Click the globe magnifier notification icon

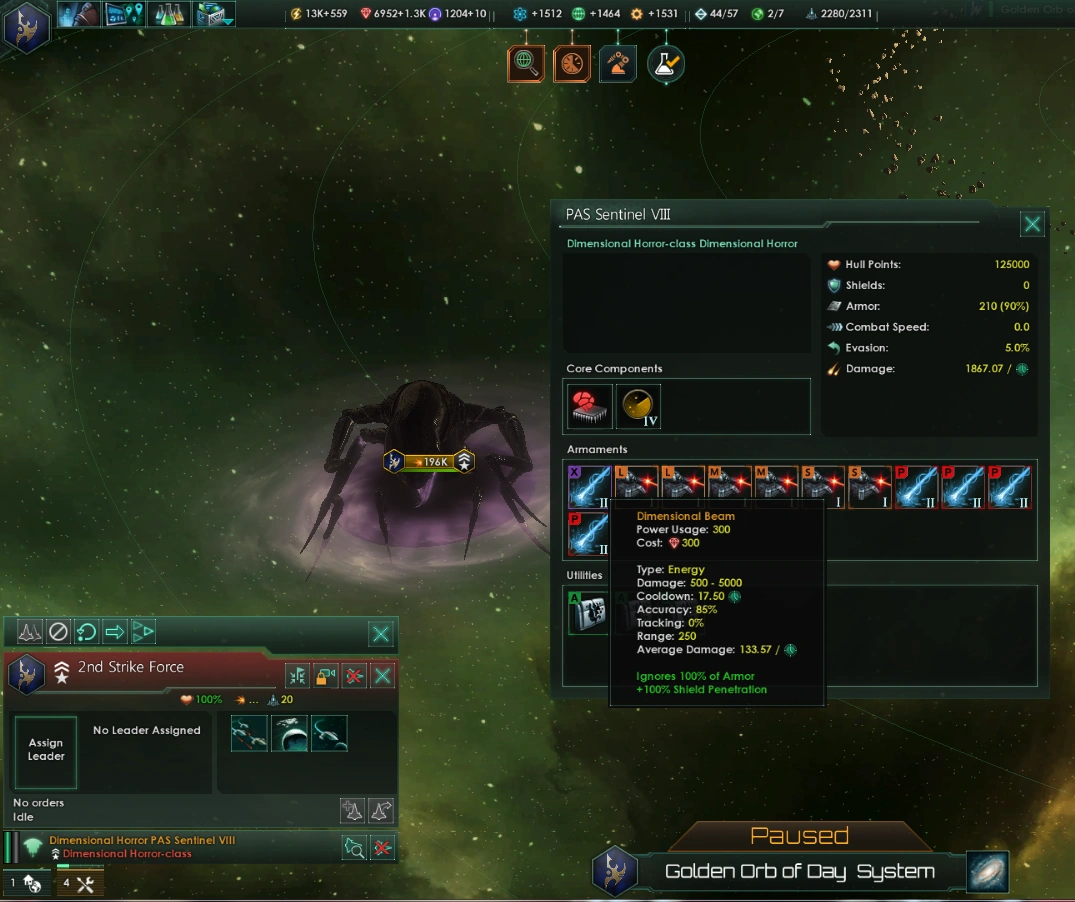[526, 64]
